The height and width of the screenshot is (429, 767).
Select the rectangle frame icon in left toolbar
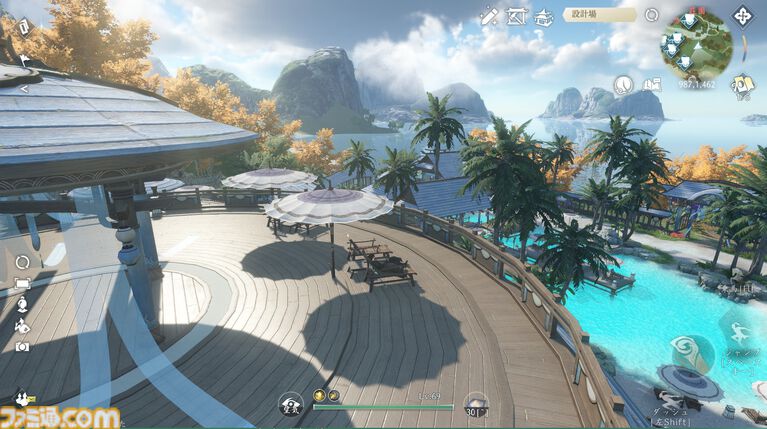tap(22, 284)
